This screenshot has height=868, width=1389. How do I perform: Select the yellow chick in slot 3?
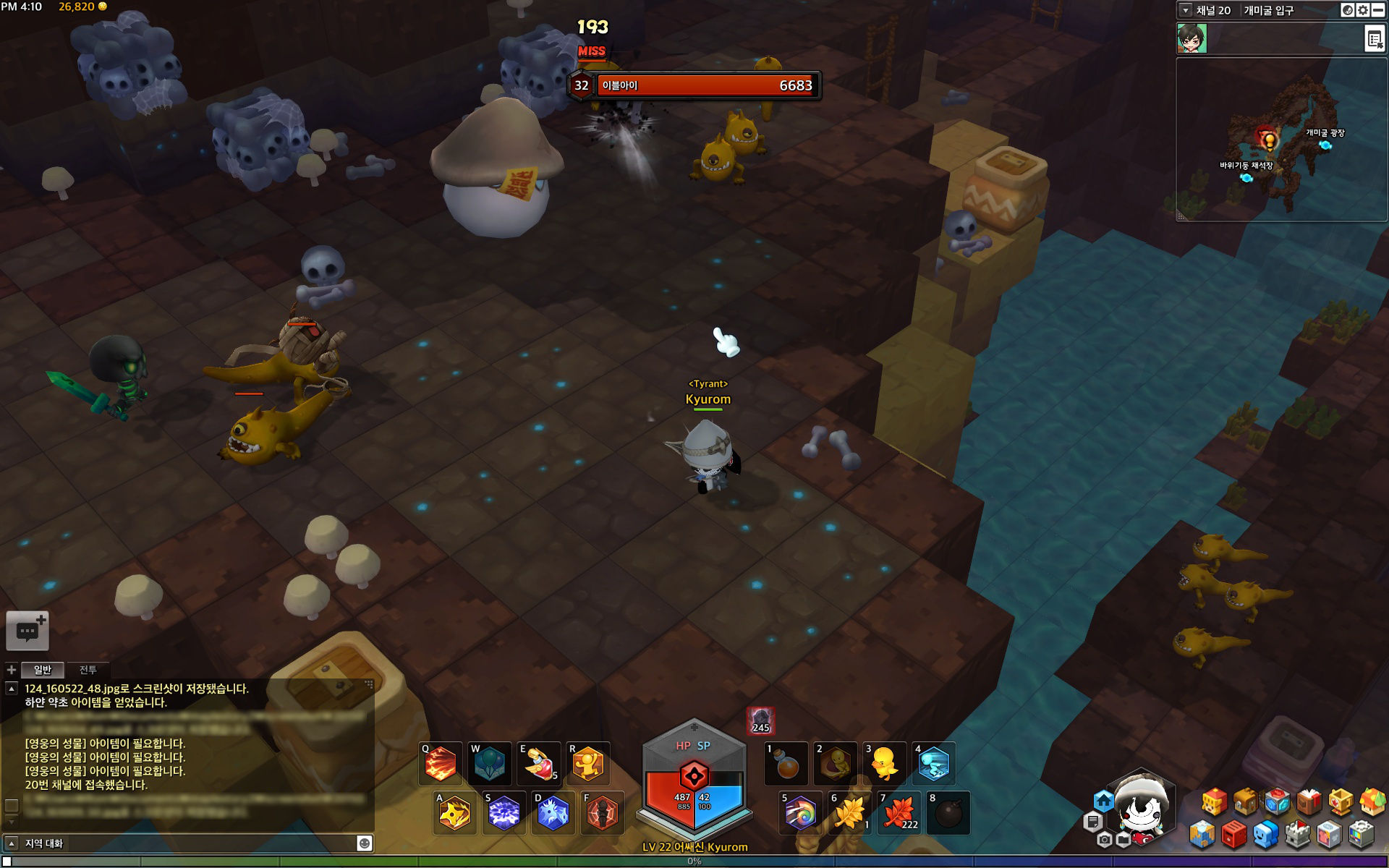(885, 765)
